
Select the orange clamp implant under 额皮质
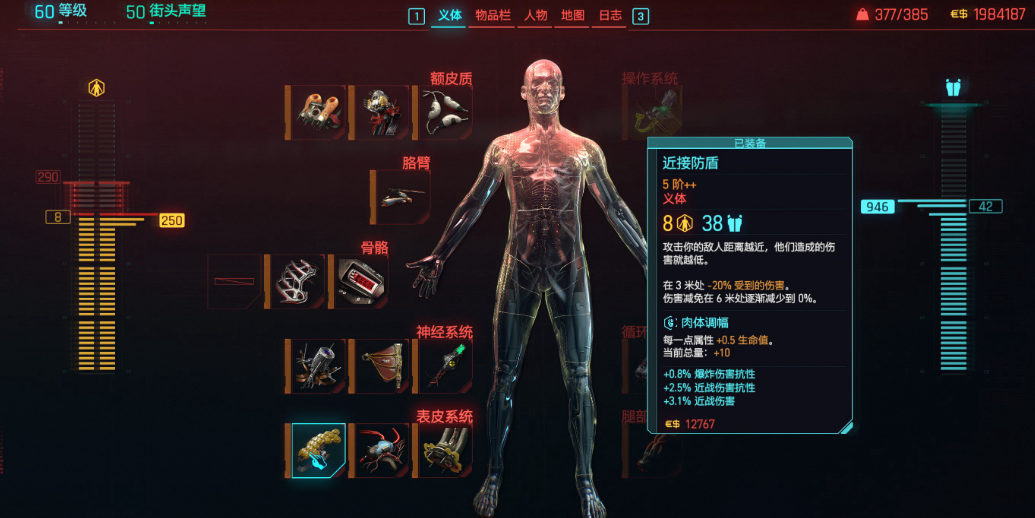[319, 112]
